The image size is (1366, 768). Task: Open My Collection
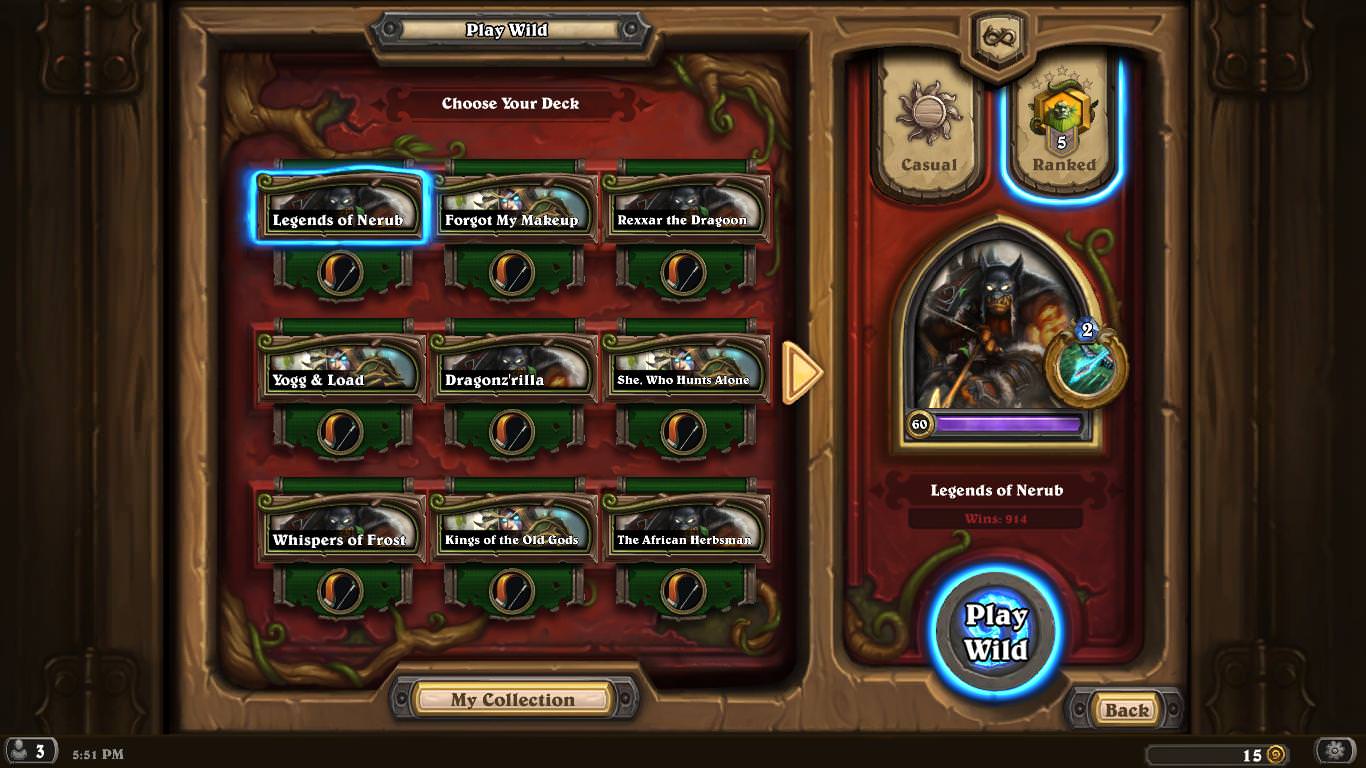pos(512,700)
